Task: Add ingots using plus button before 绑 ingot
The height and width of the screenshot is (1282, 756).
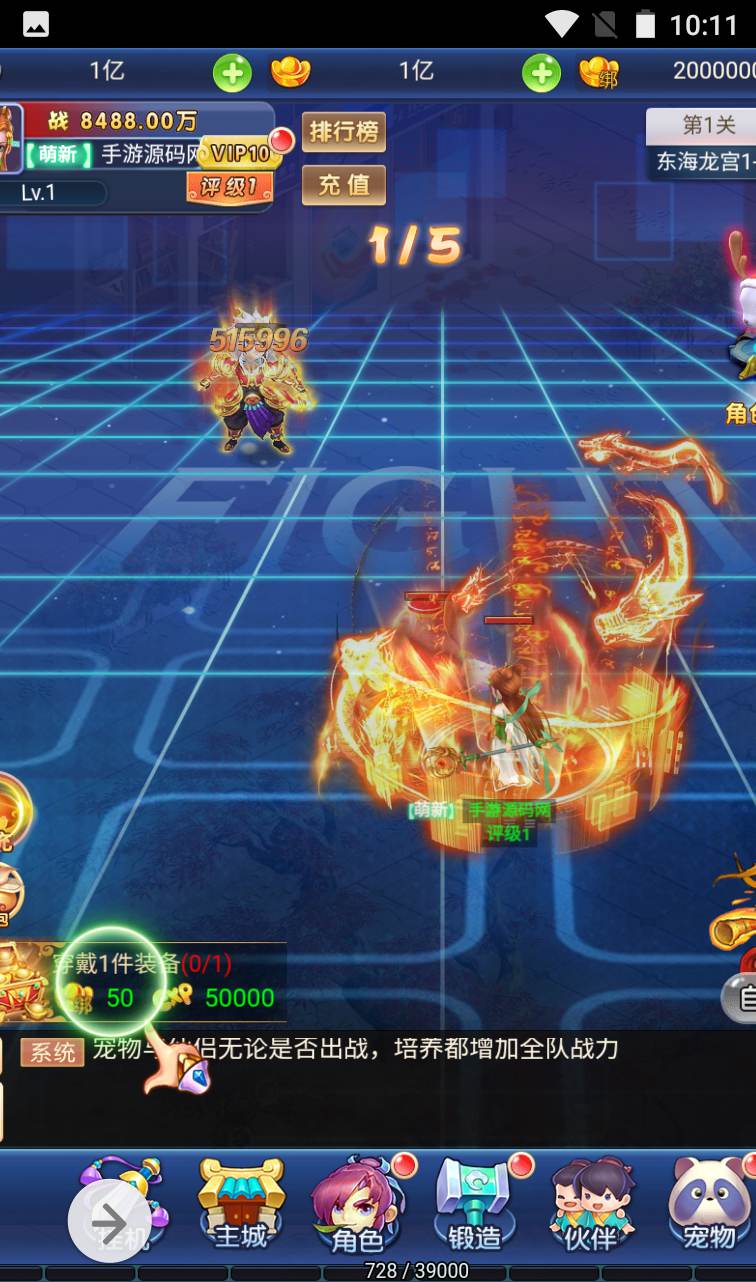Action: pyautogui.click(x=541, y=72)
